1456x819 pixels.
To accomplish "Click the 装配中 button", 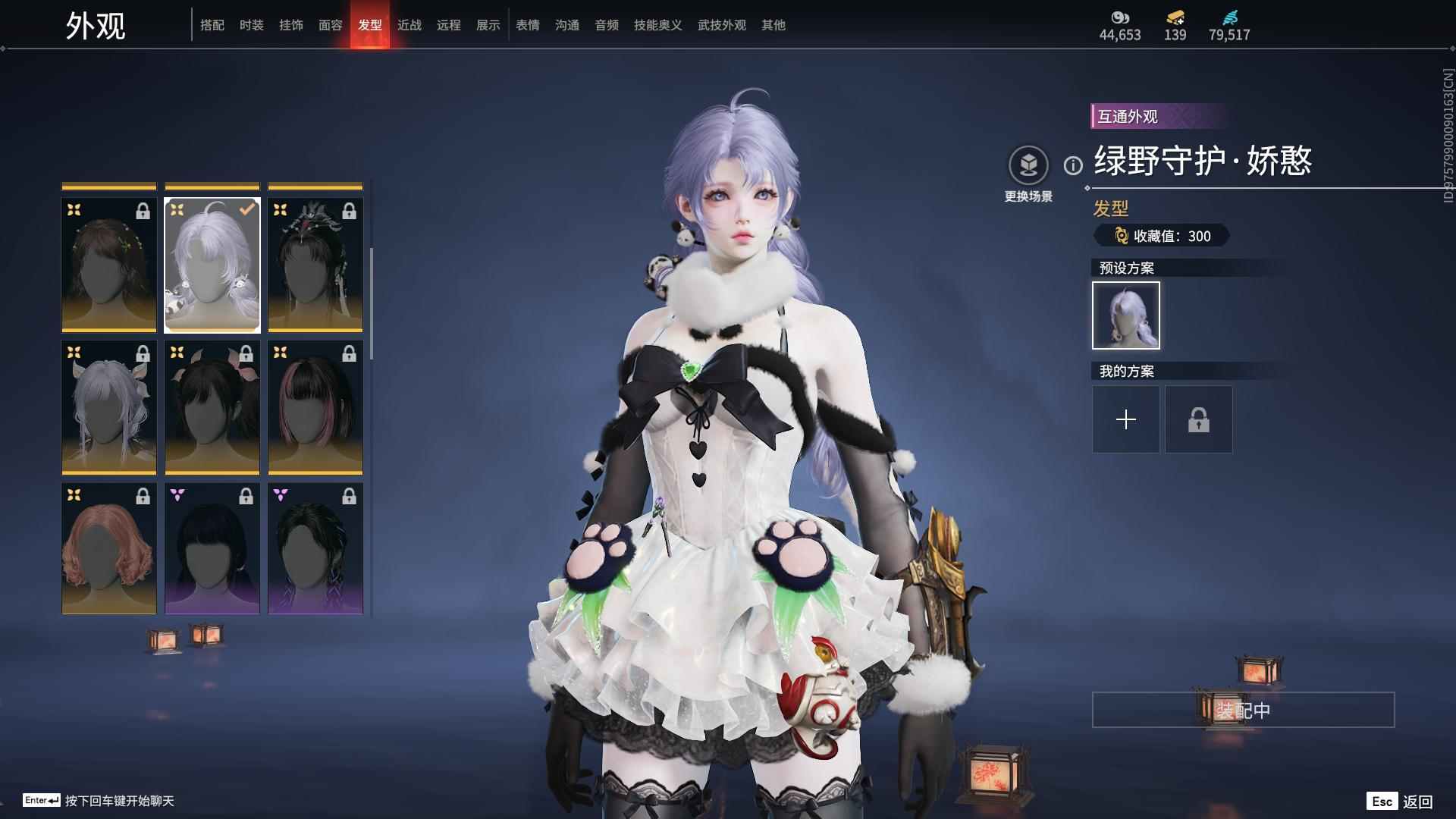I will pos(1243,710).
